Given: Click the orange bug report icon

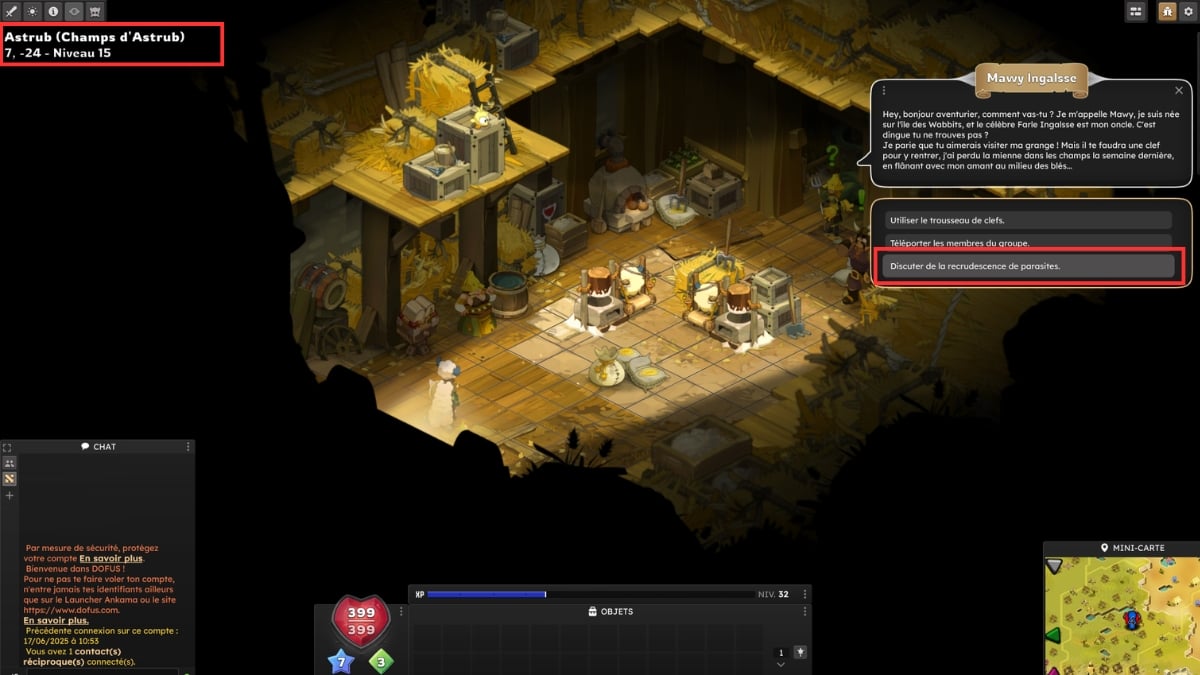Looking at the screenshot, I should [1166, 11].
